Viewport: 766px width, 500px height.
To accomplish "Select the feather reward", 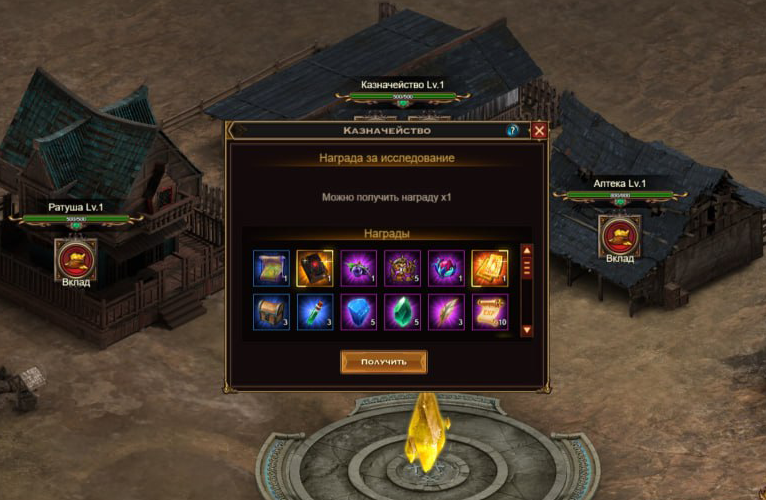I will click(446, 312).
